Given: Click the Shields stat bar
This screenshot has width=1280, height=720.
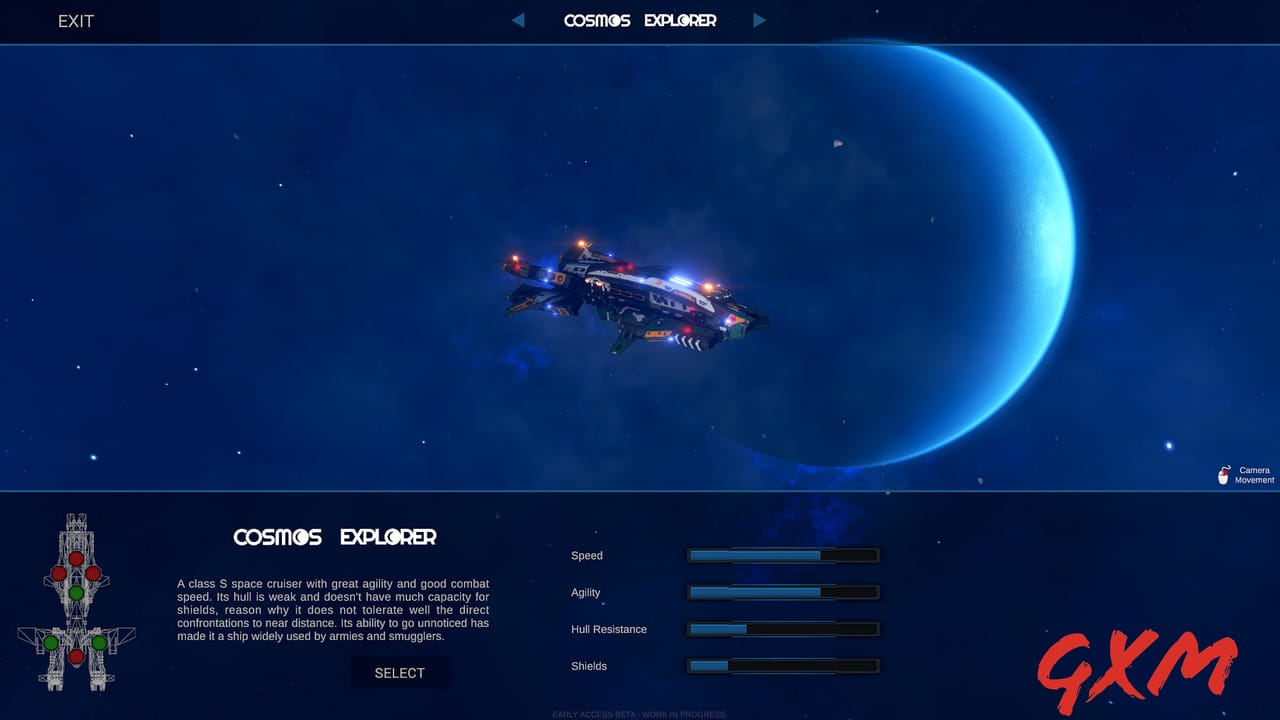Looking at the screenshot, I should pos(782,666).
